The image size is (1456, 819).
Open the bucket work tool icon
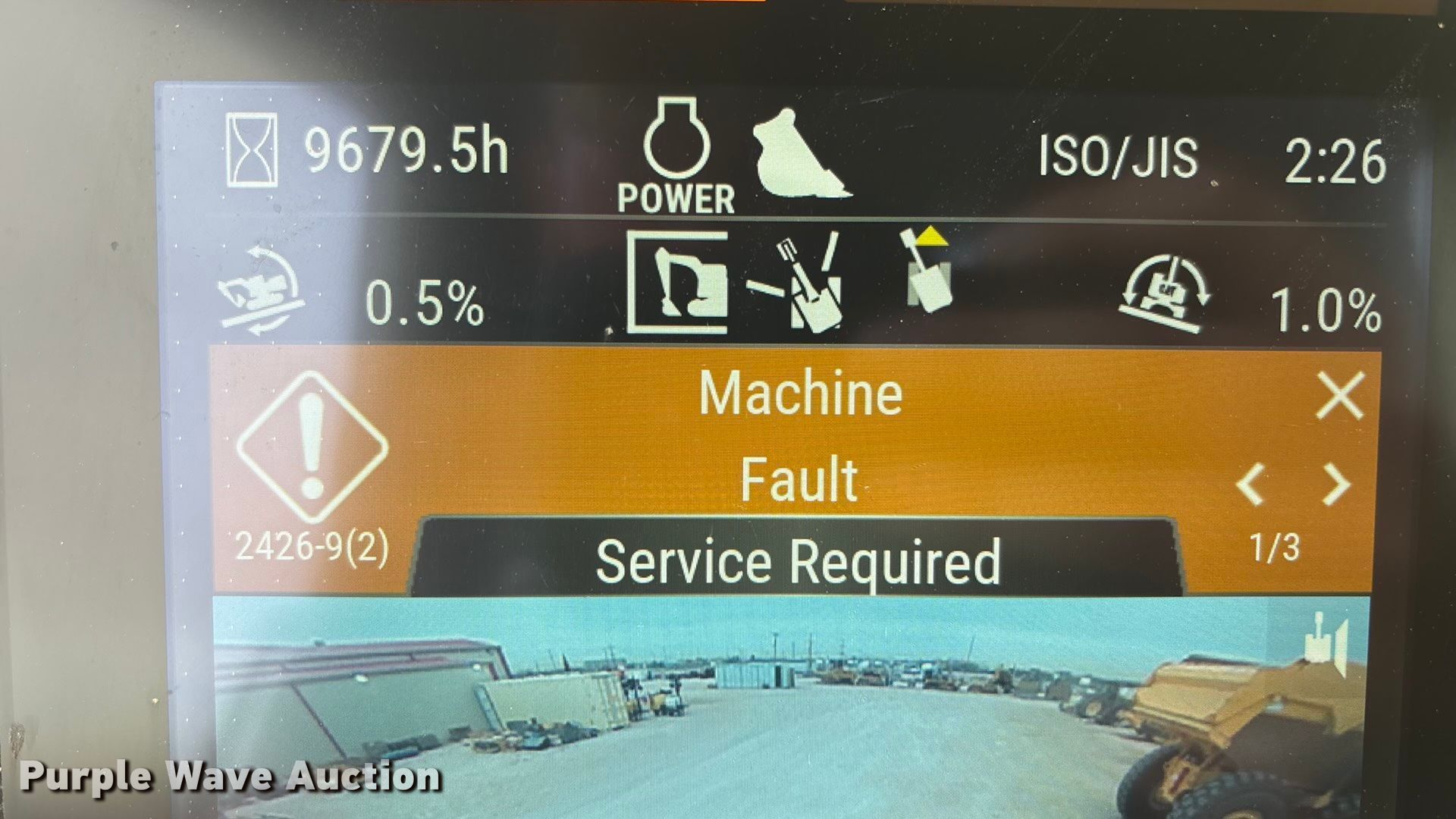point(801,155)
